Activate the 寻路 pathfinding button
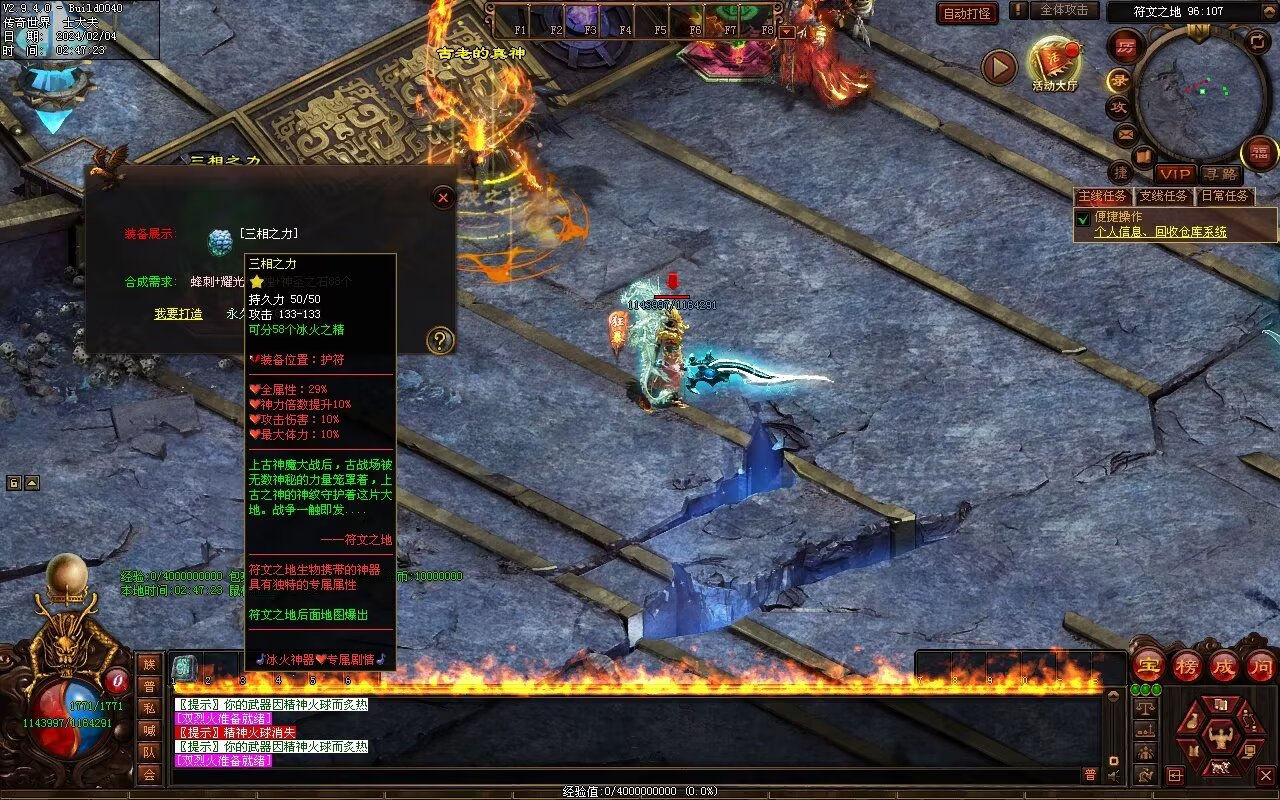This screenshot has width=1280, height=800. pyautogui.click(x=1219, y=174)
